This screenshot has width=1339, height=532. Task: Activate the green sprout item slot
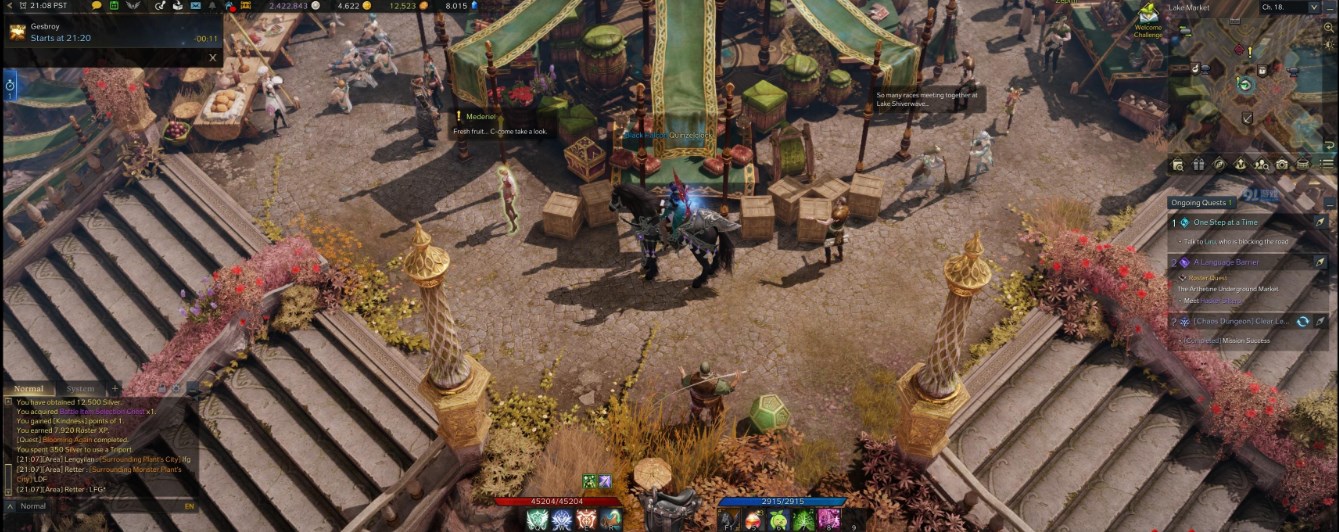click(778, 519)
